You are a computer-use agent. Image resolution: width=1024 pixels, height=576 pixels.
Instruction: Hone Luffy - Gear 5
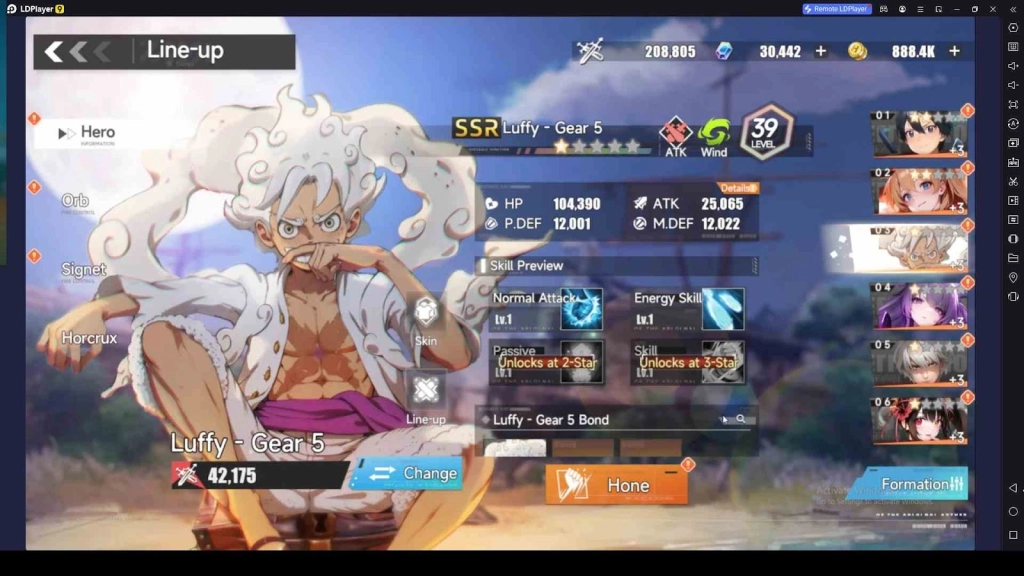click(x=616, y=485)
